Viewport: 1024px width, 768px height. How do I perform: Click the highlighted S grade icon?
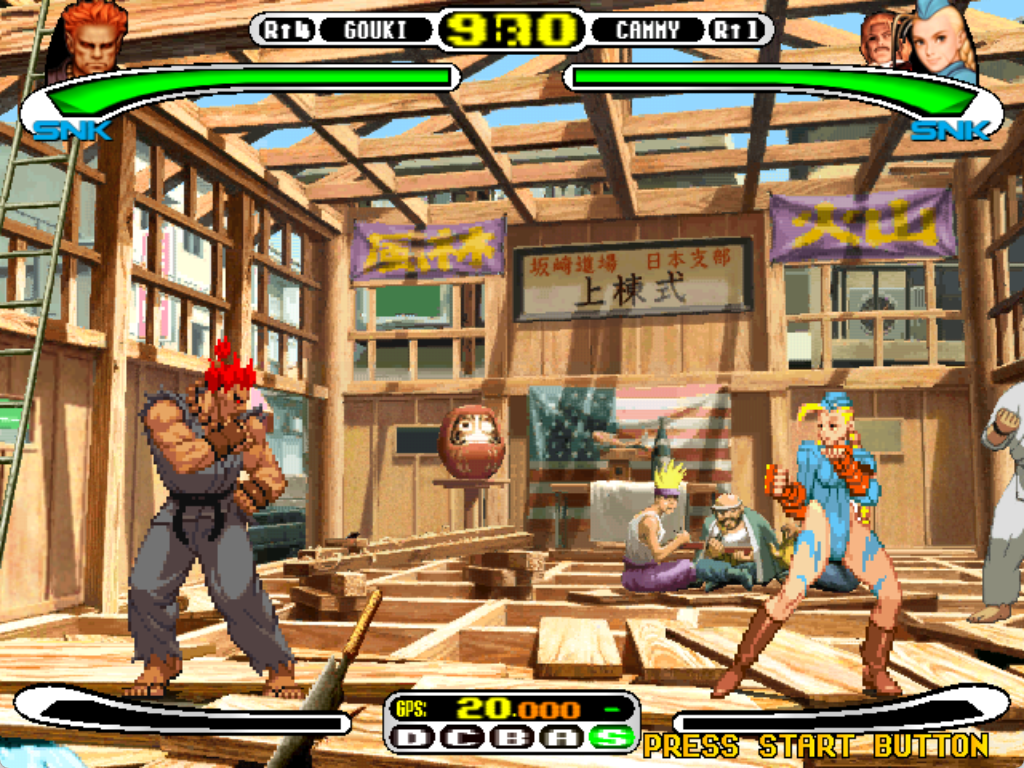611,738
